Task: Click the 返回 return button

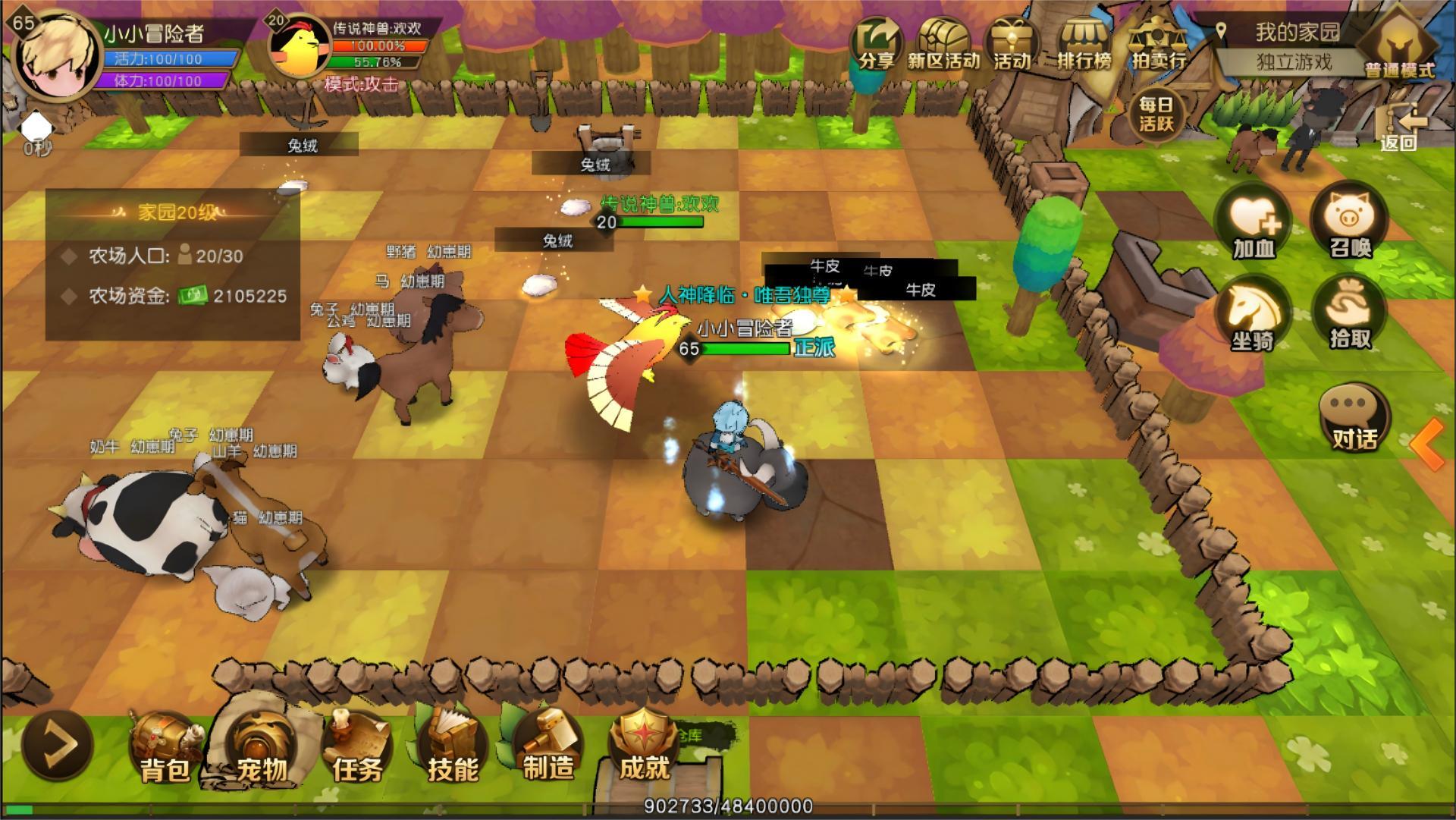Action: [1399, 129]
